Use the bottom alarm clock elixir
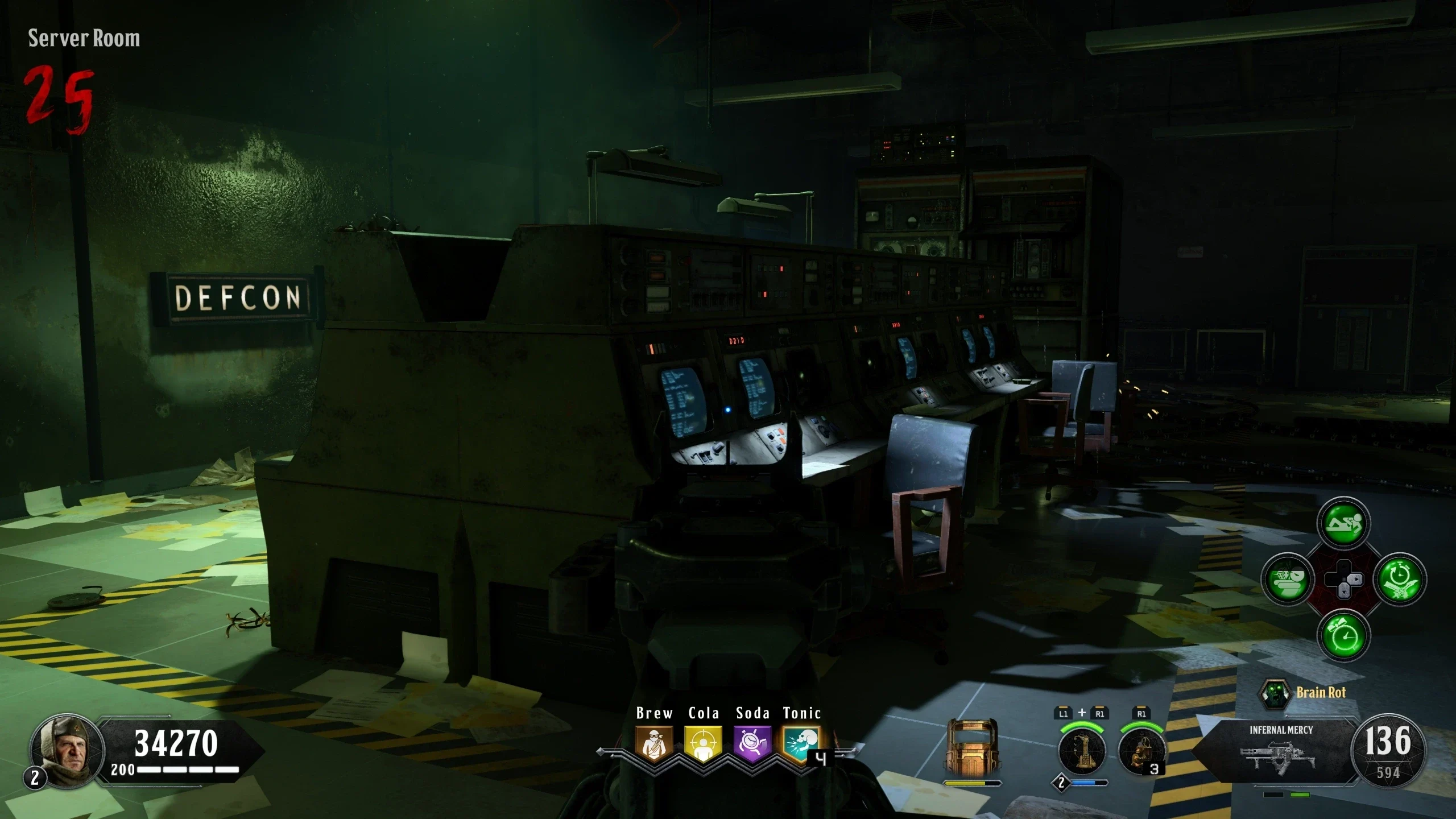This screenshot has height=819, width=1456. (1343, 636)
